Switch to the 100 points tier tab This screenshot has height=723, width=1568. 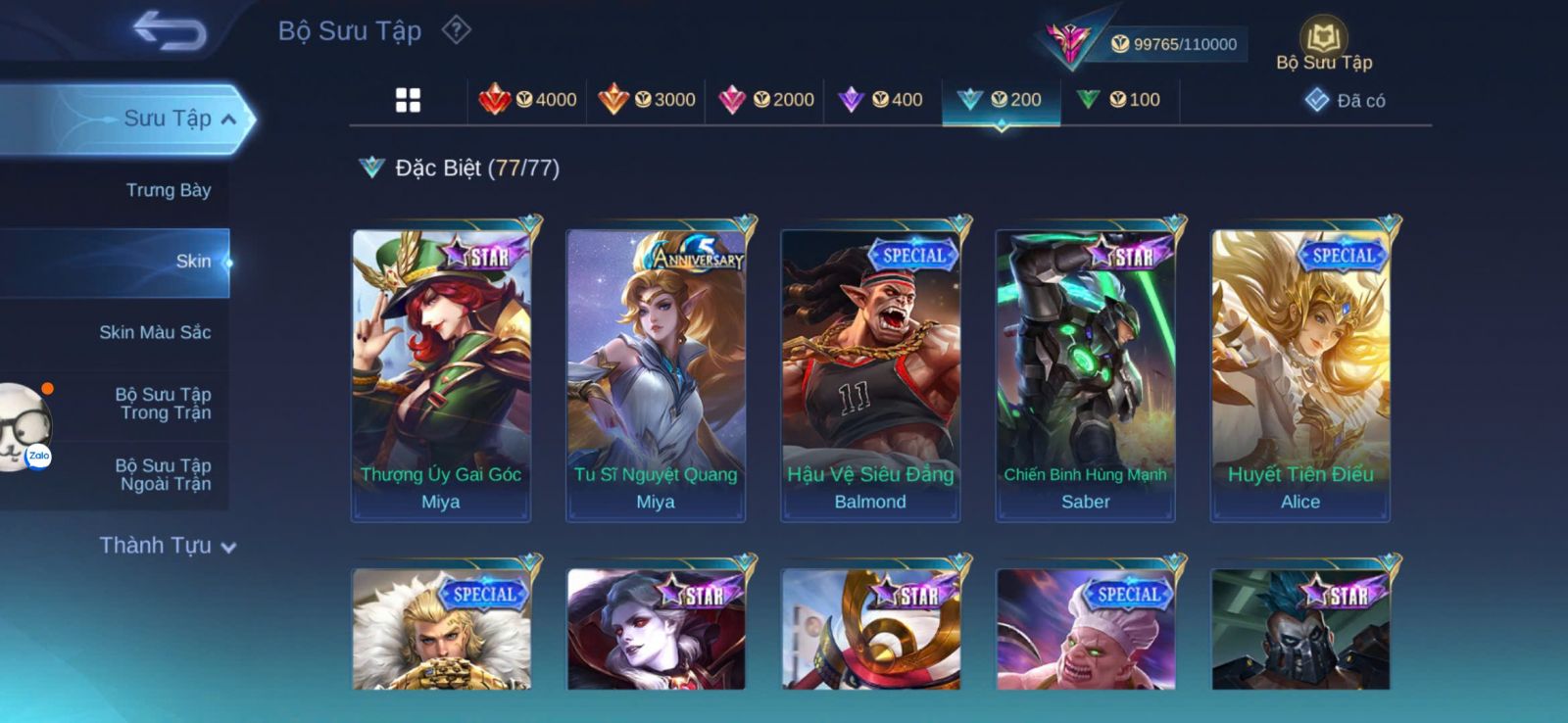pyautogui.click(x=1119, y=100)
